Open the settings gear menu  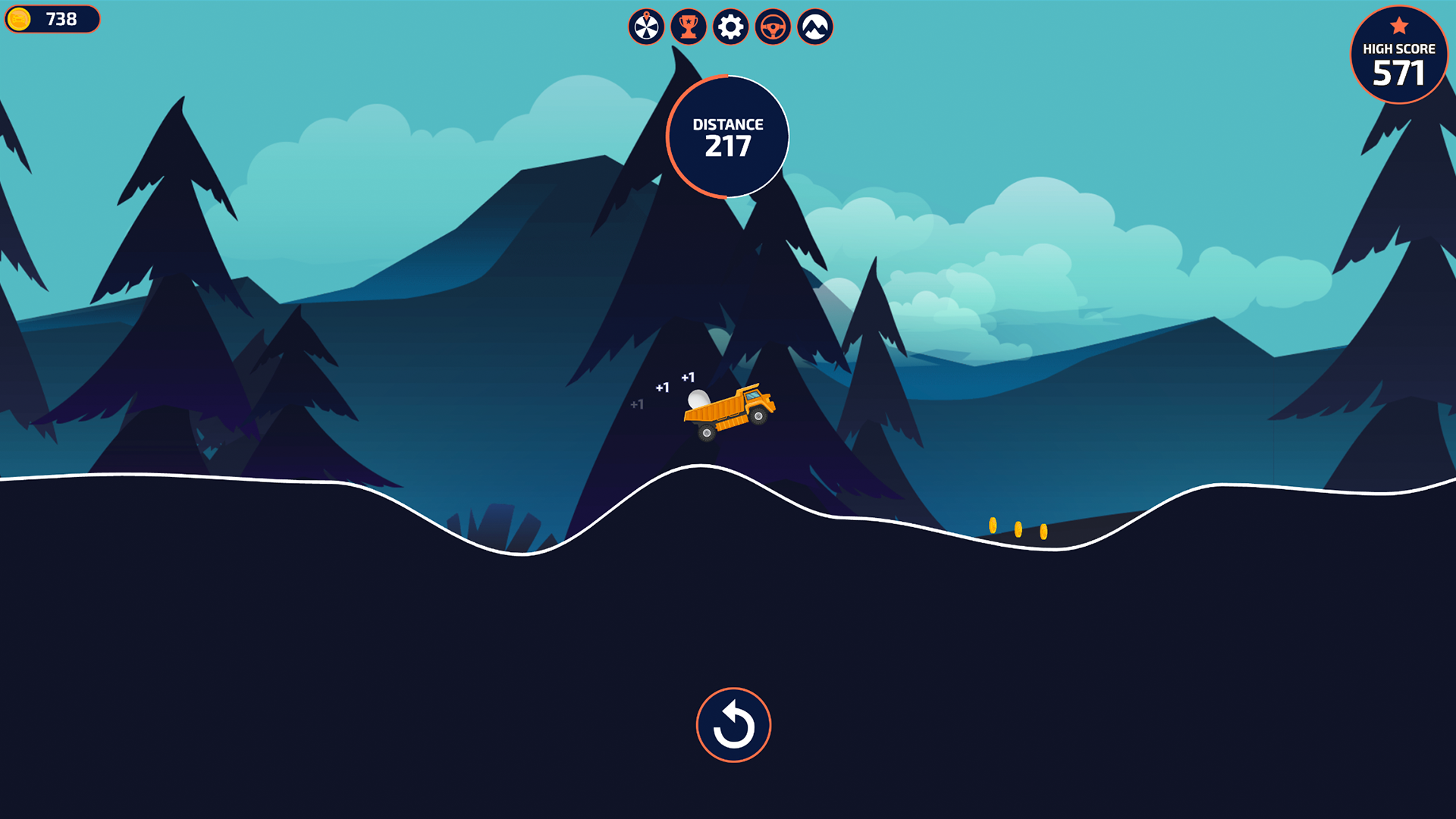point(730,27)
